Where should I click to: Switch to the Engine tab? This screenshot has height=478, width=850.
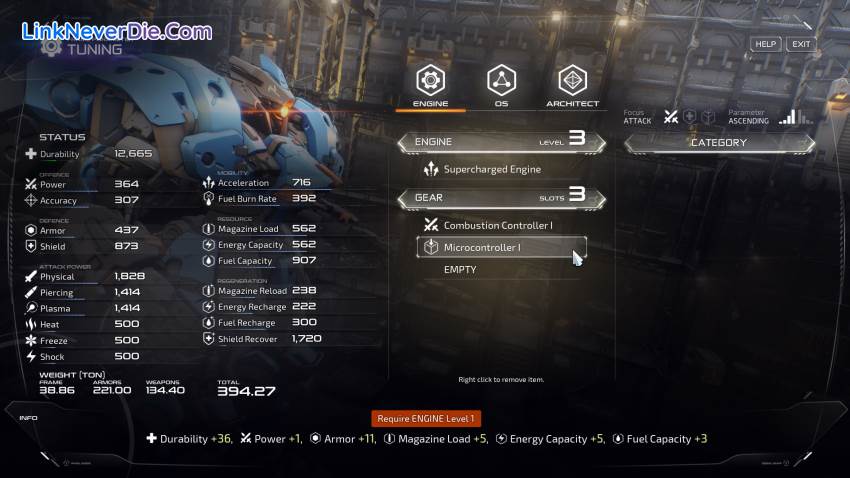click(x=430, y=84)
